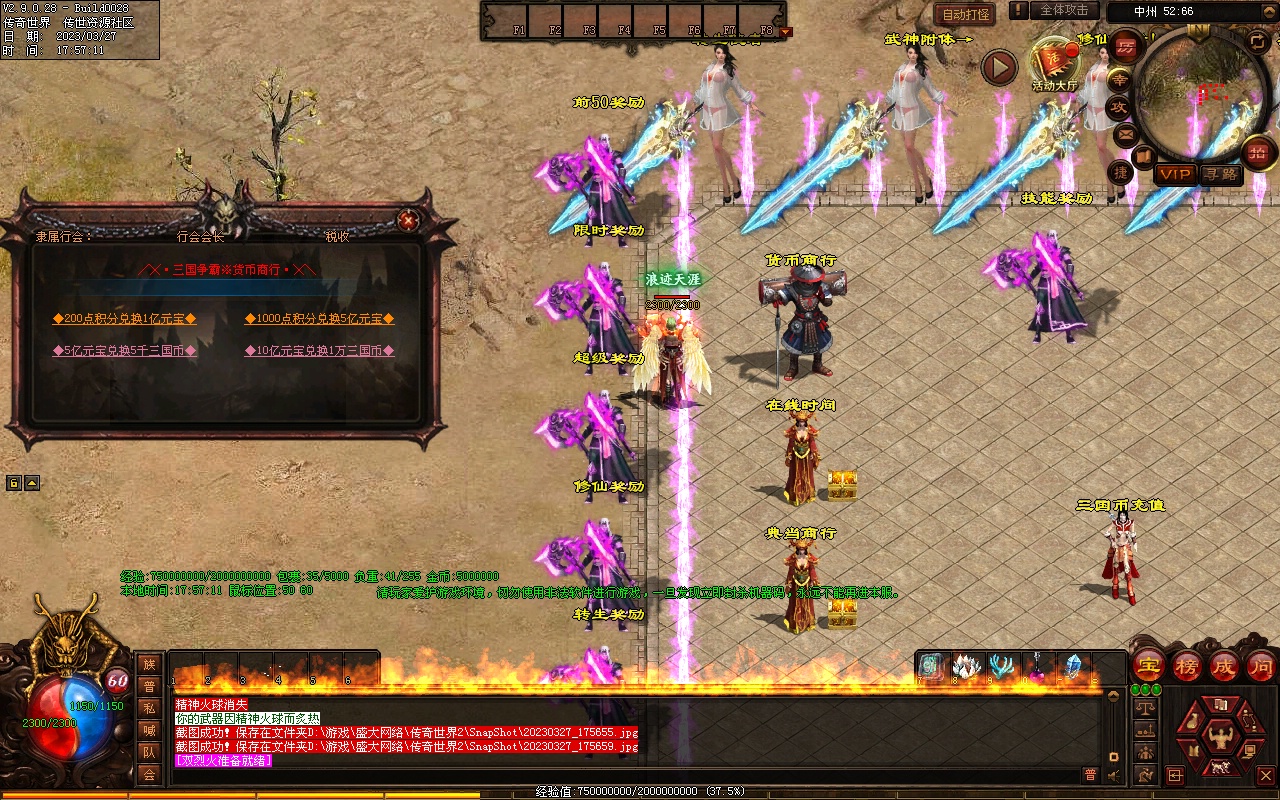
Task: Choose 10亿元宝兑换1万三国币 exchange option
Action: (319, 351)
